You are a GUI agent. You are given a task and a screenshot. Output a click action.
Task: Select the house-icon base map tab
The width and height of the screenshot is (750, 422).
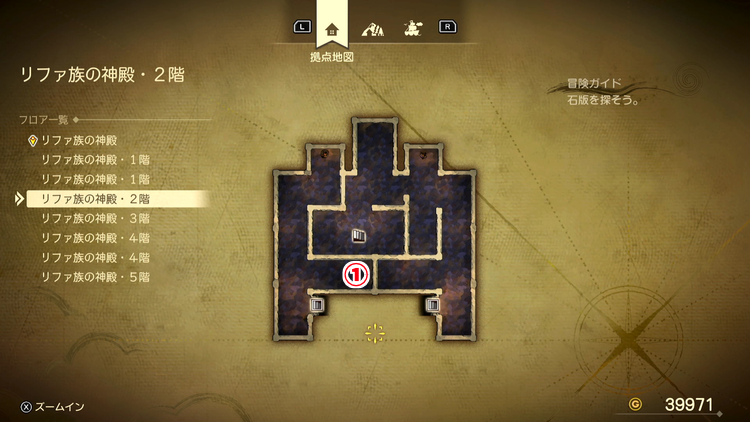(x=332, y=28)
